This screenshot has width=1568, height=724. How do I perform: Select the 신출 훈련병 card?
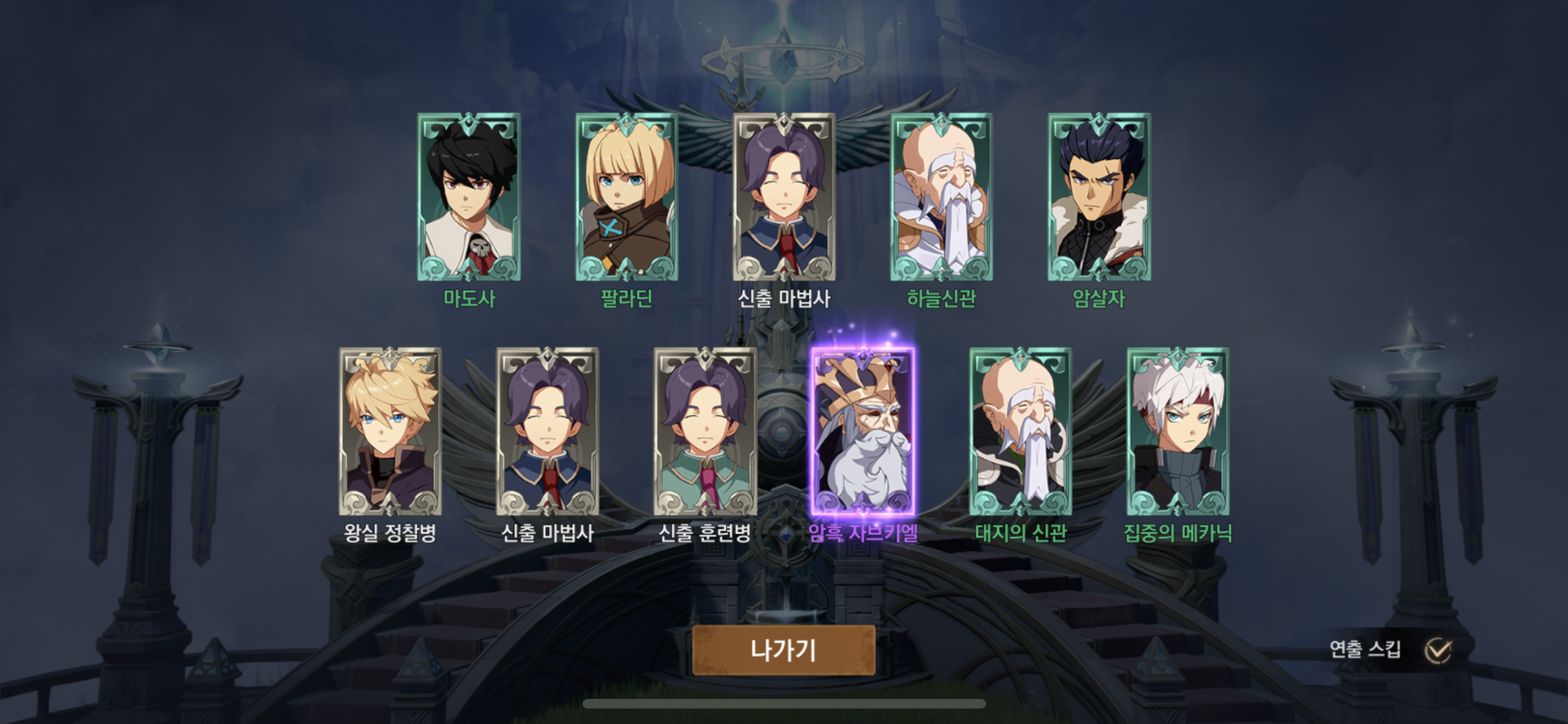tap(705, 431)
